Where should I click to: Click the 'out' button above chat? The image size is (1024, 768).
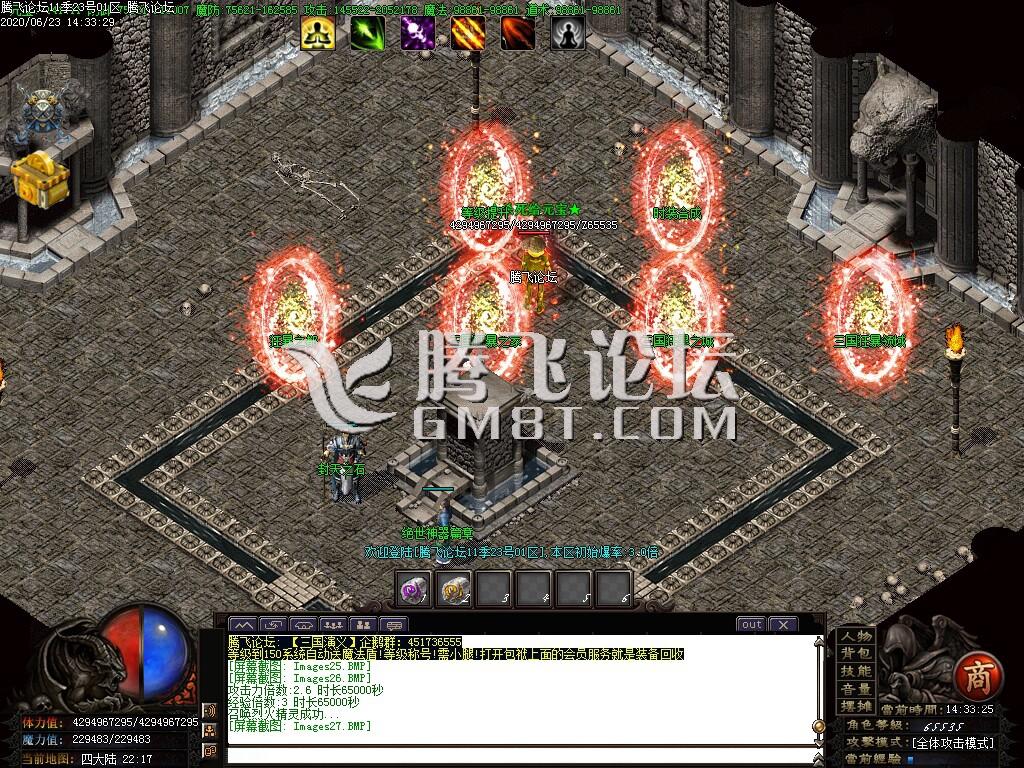coord(751,625)
